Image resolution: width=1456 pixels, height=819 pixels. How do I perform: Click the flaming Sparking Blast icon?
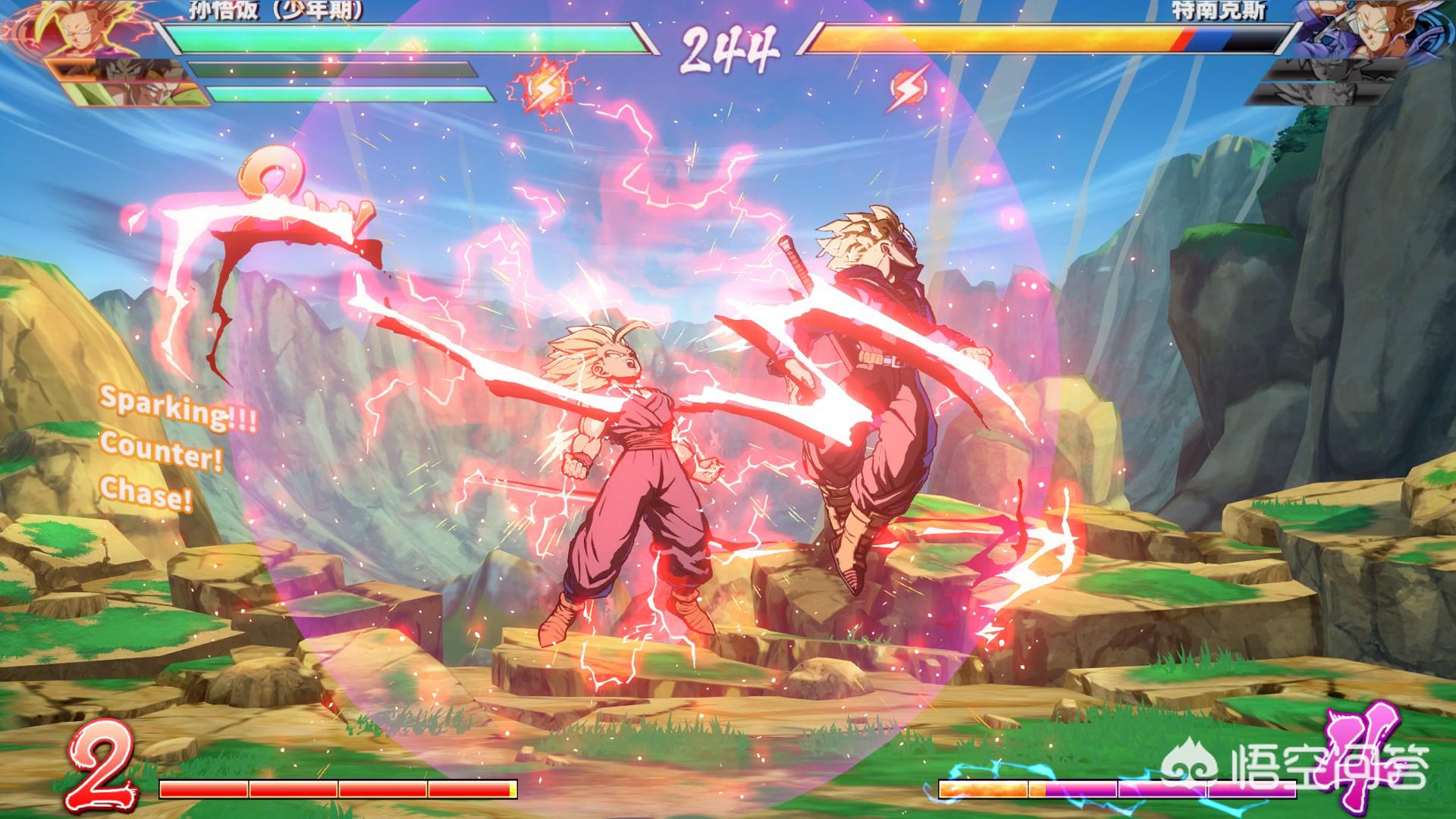(x=543, y=89)
